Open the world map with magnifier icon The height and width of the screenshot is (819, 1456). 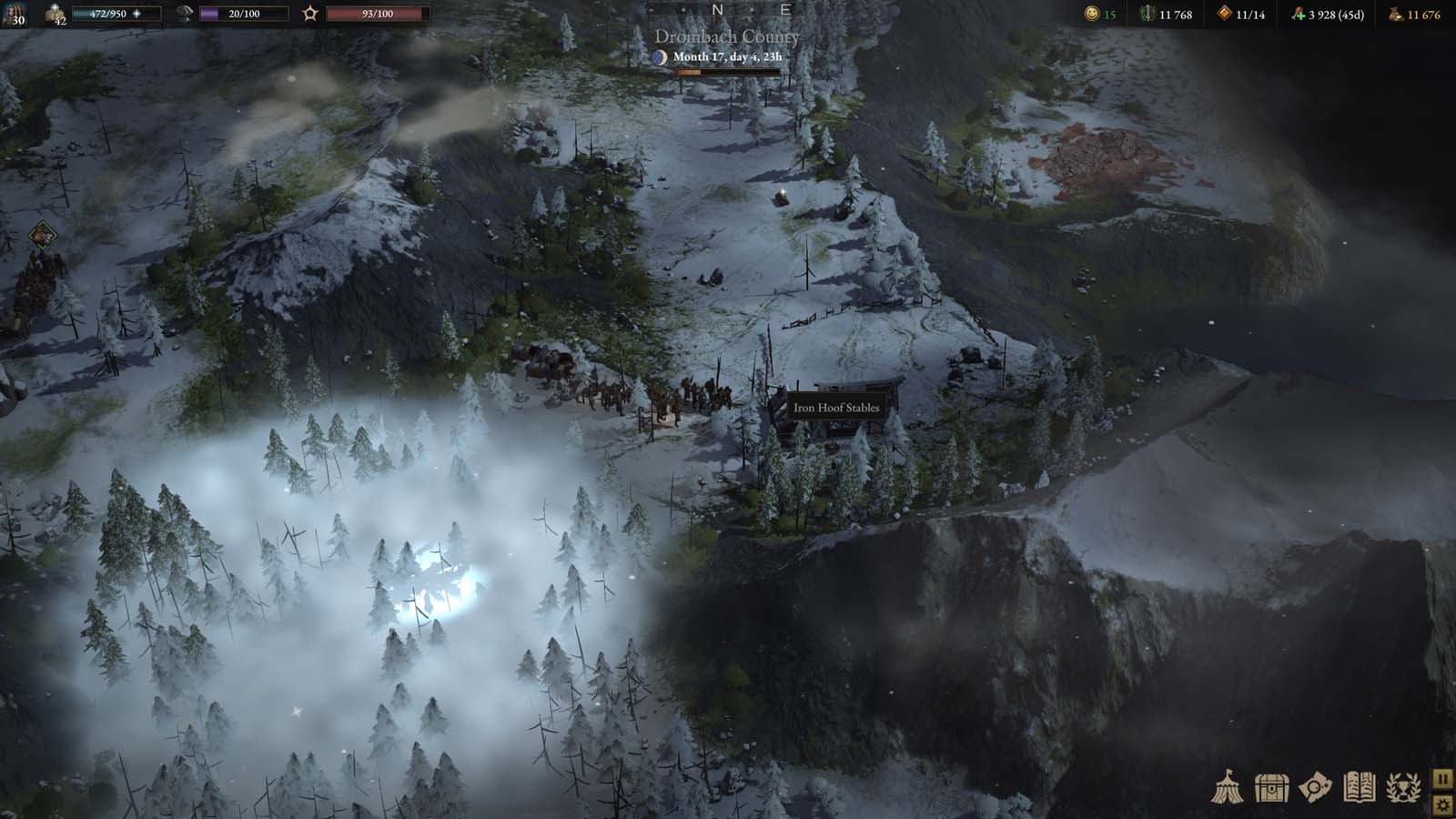point(1314,787)
